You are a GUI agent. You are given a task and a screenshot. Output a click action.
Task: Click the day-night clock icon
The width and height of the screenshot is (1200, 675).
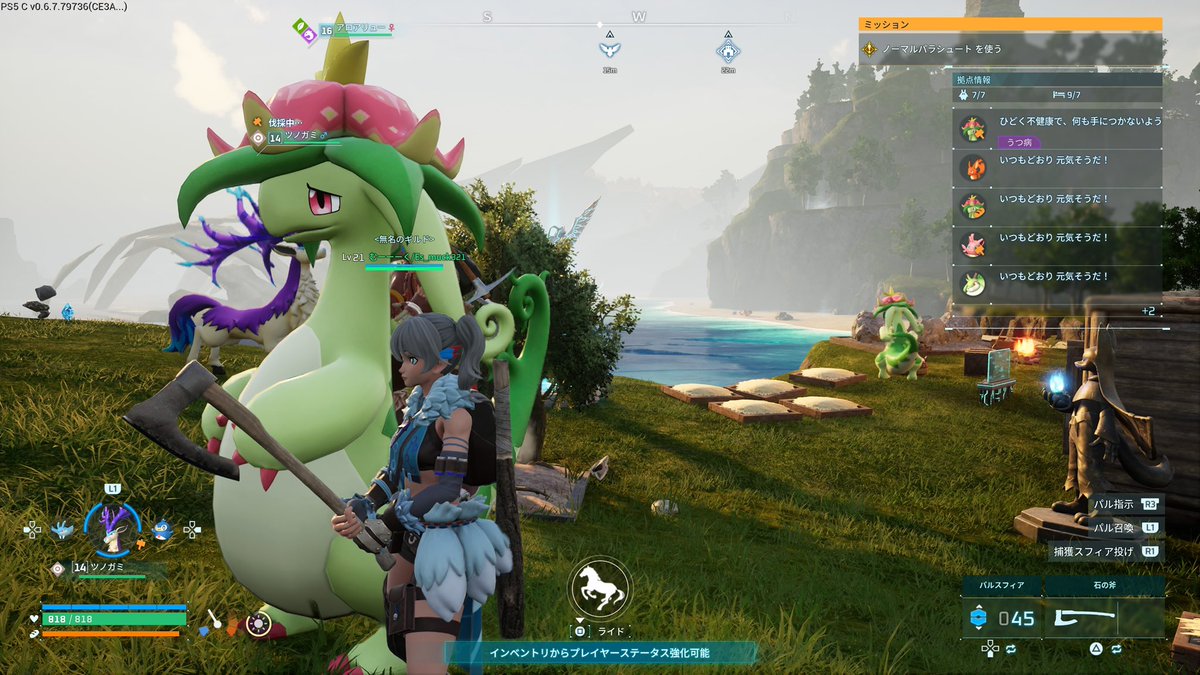point(259,625)
